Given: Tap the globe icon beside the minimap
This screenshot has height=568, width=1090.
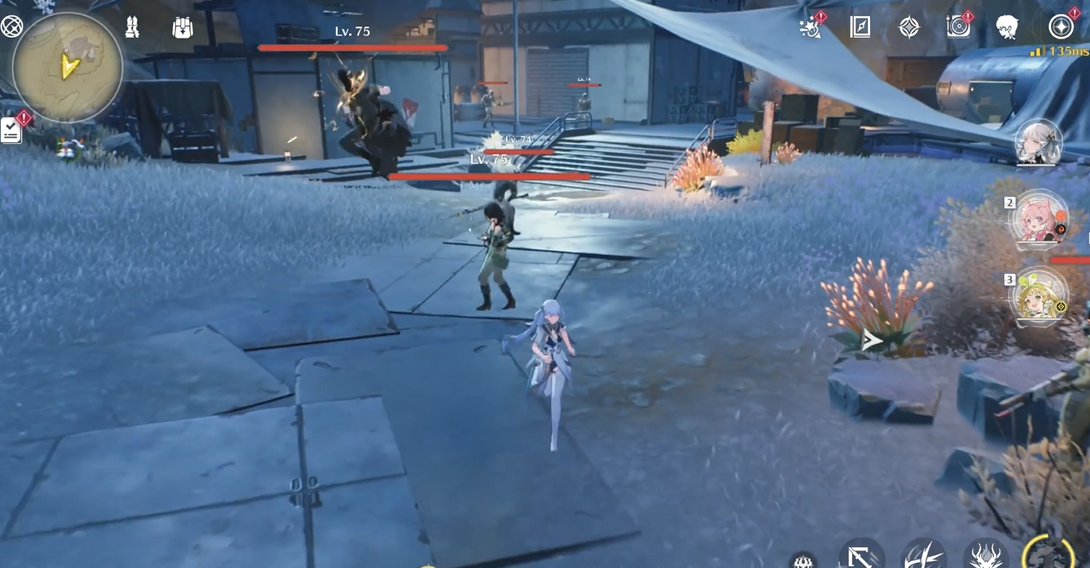Looking at the screenshot, I should [11, 26].
